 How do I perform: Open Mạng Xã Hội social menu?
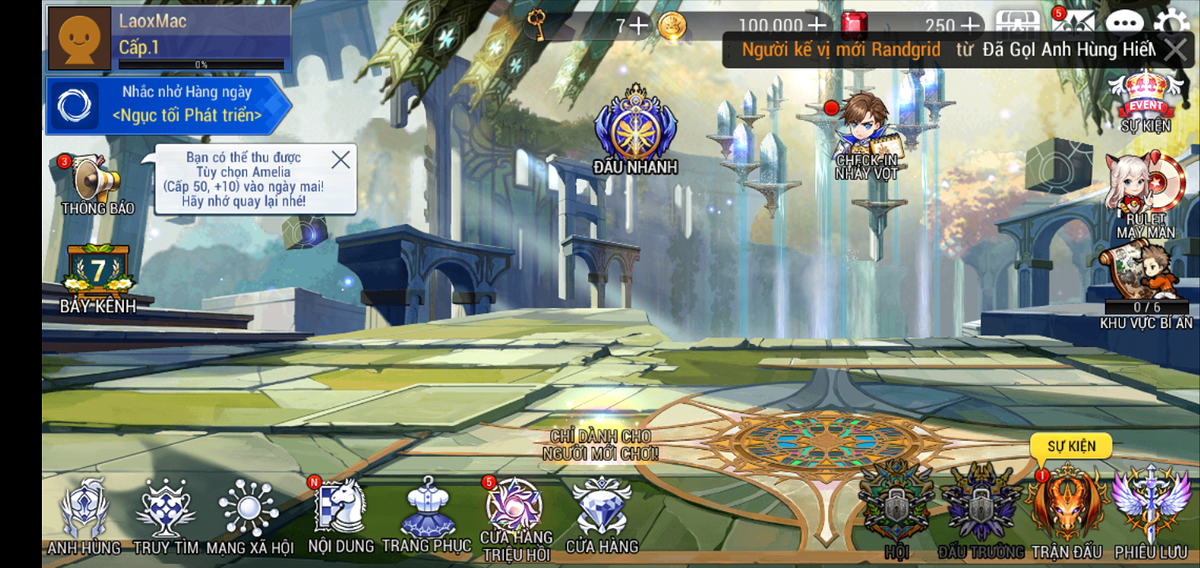click(249, 512)
